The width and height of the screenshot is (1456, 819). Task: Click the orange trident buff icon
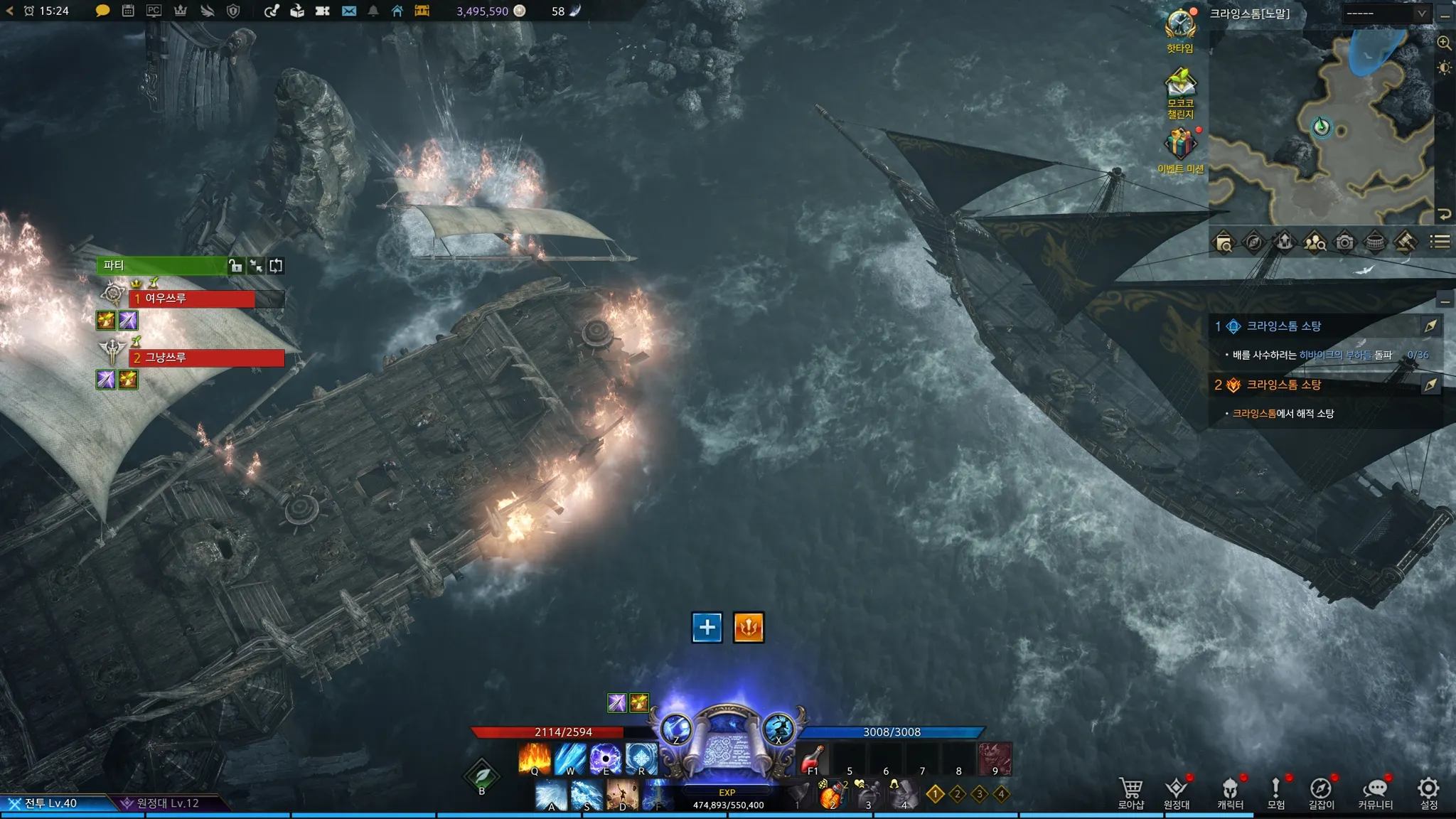(x=748, y=627)
